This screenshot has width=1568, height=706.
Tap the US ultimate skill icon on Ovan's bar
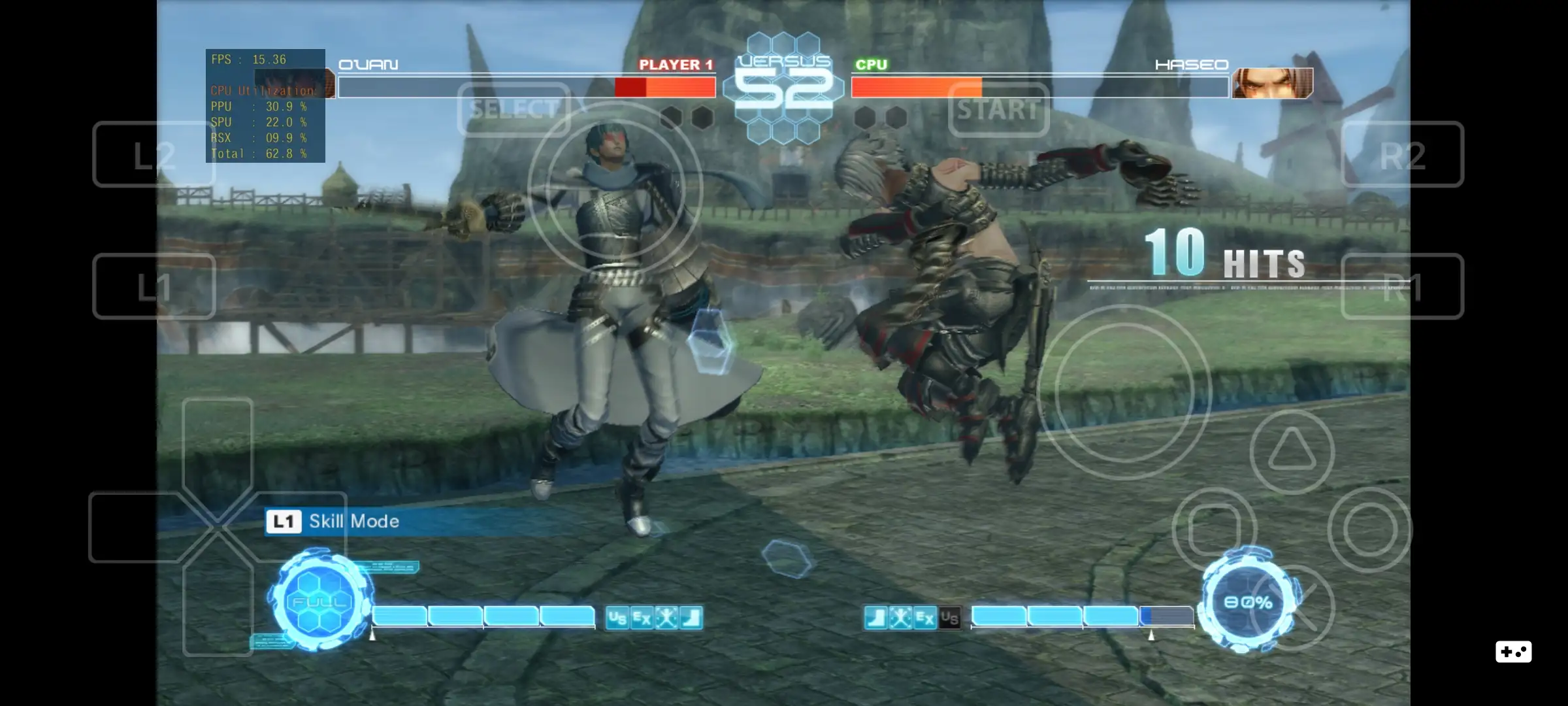click(x=617, y=618)
